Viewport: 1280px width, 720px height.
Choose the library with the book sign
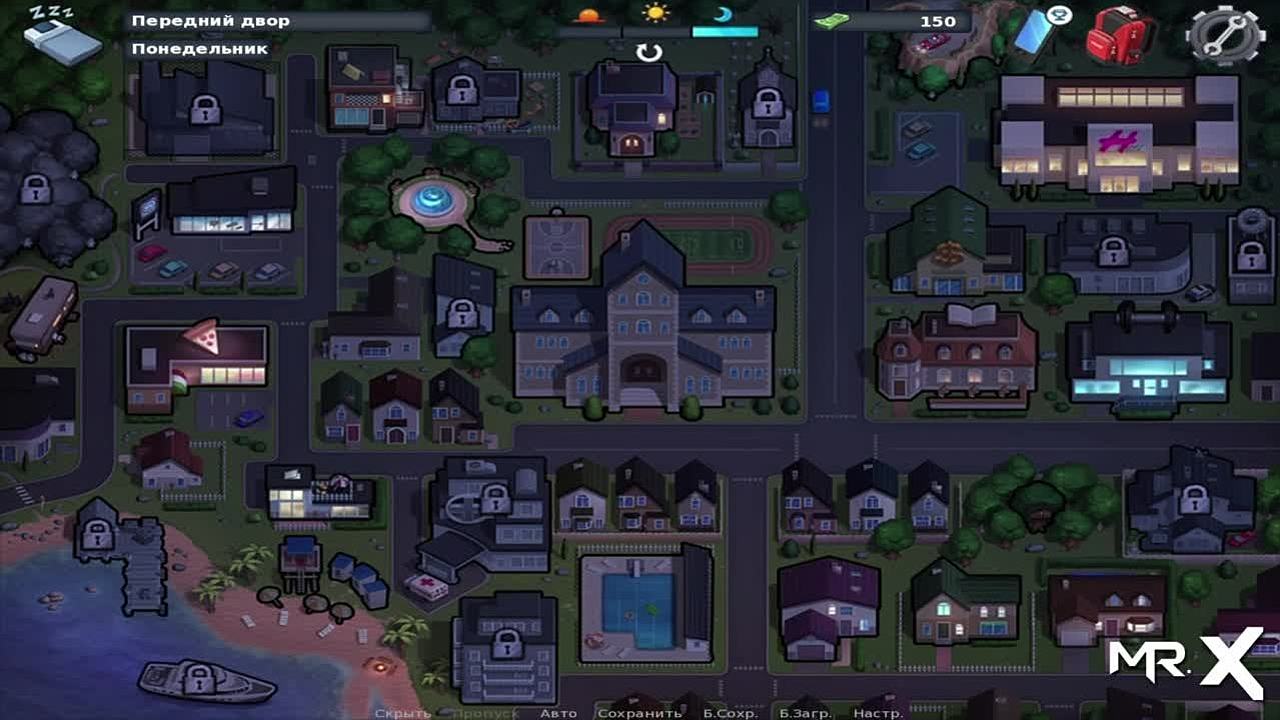click(x=955, y=355)
